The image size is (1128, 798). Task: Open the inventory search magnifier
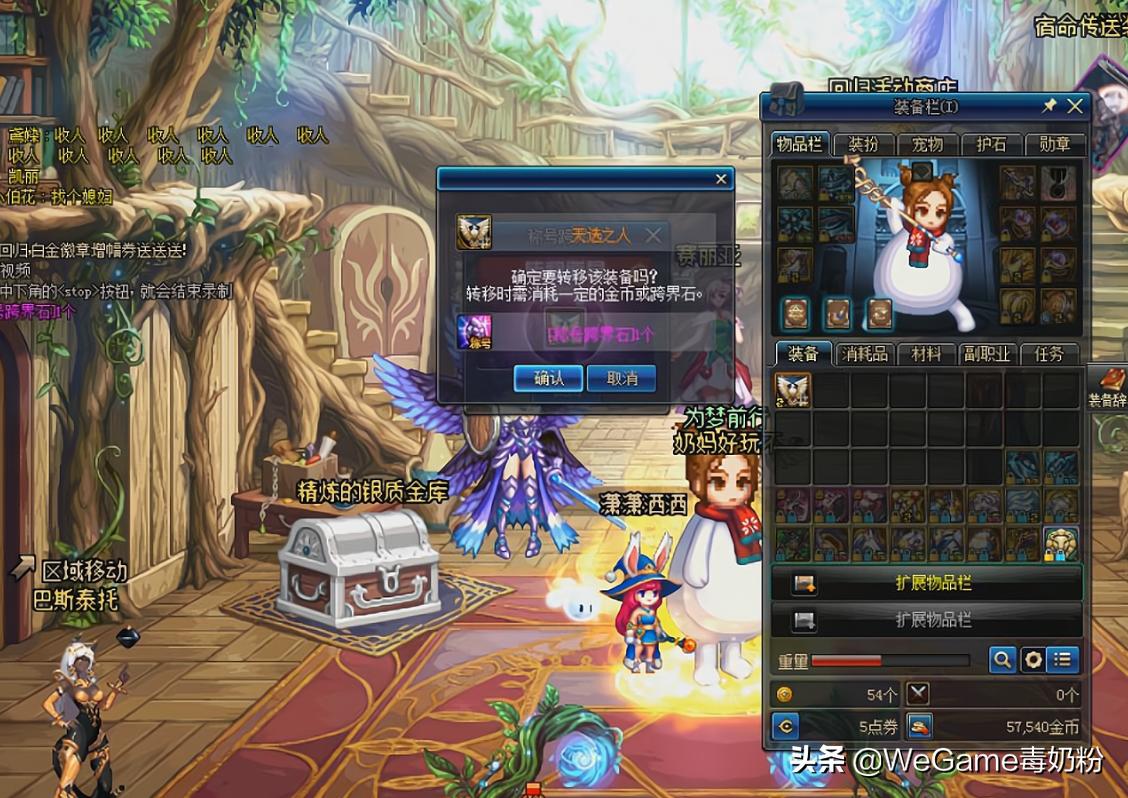pos(1002,660)
